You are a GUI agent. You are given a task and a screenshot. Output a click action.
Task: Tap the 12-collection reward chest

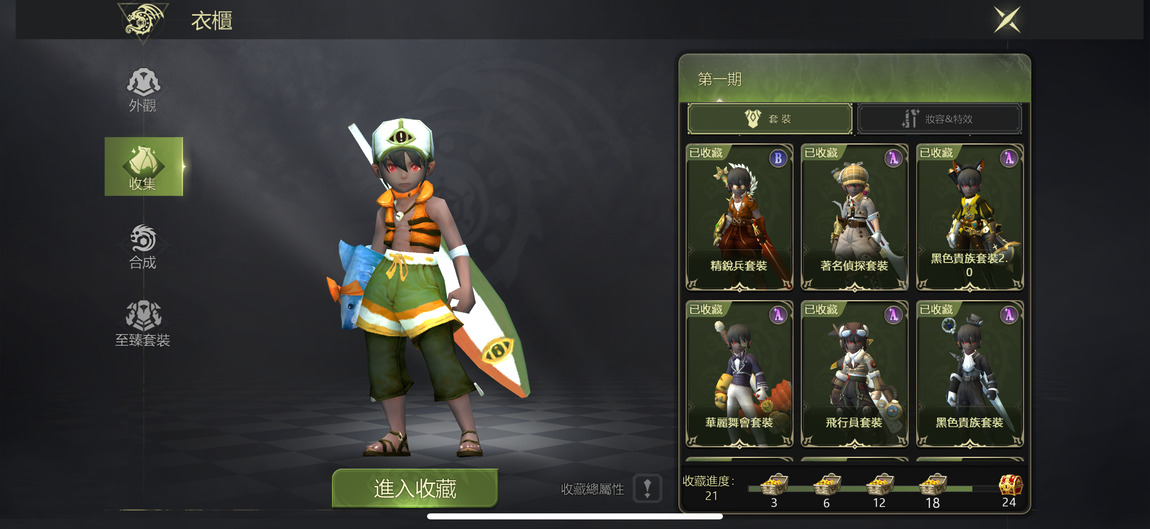[879, 486]
